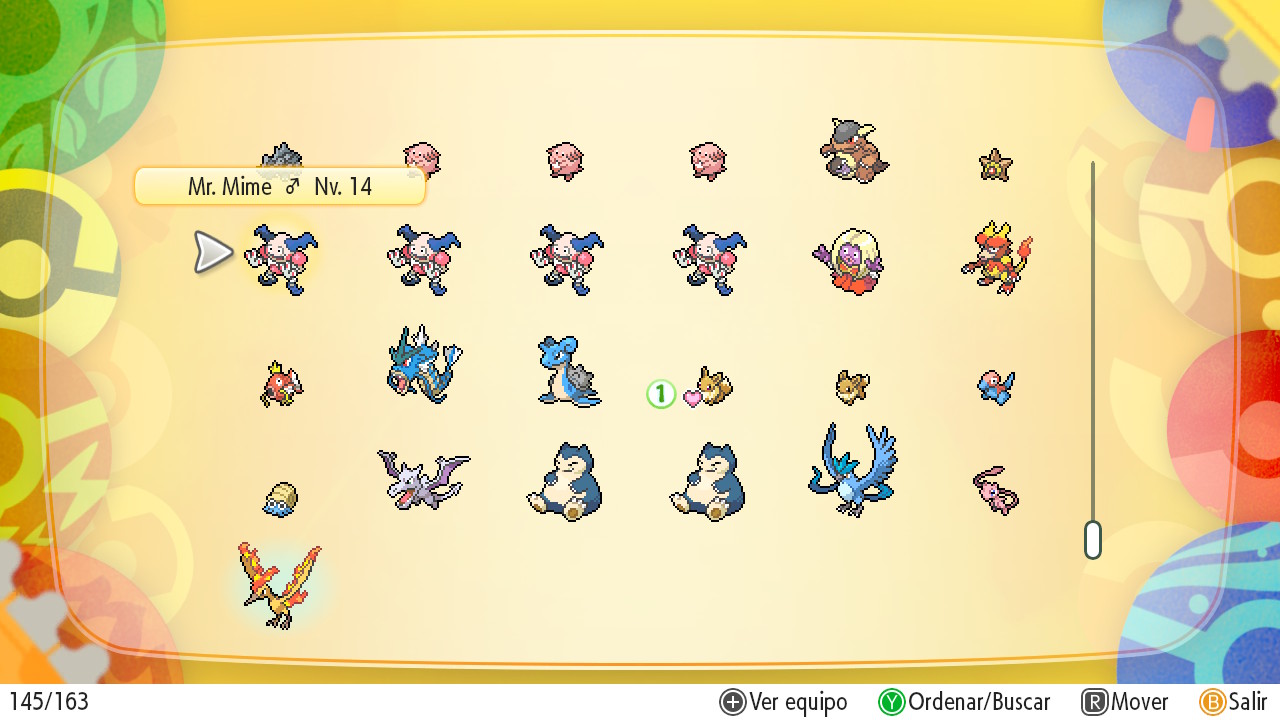1280x720 pixels.
Task: Grab the box scrollbar handle
Action: pyautogui.click(x=1092, y=539)
